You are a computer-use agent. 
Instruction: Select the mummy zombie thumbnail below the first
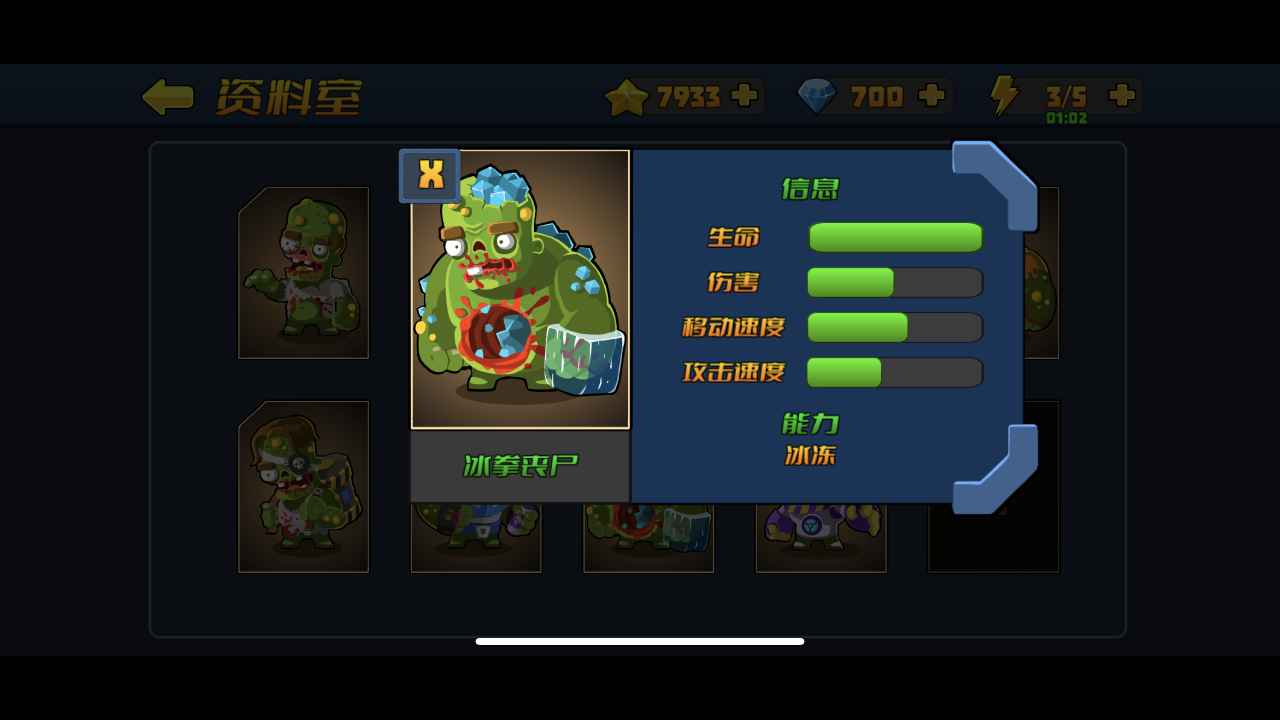point(303,487)
